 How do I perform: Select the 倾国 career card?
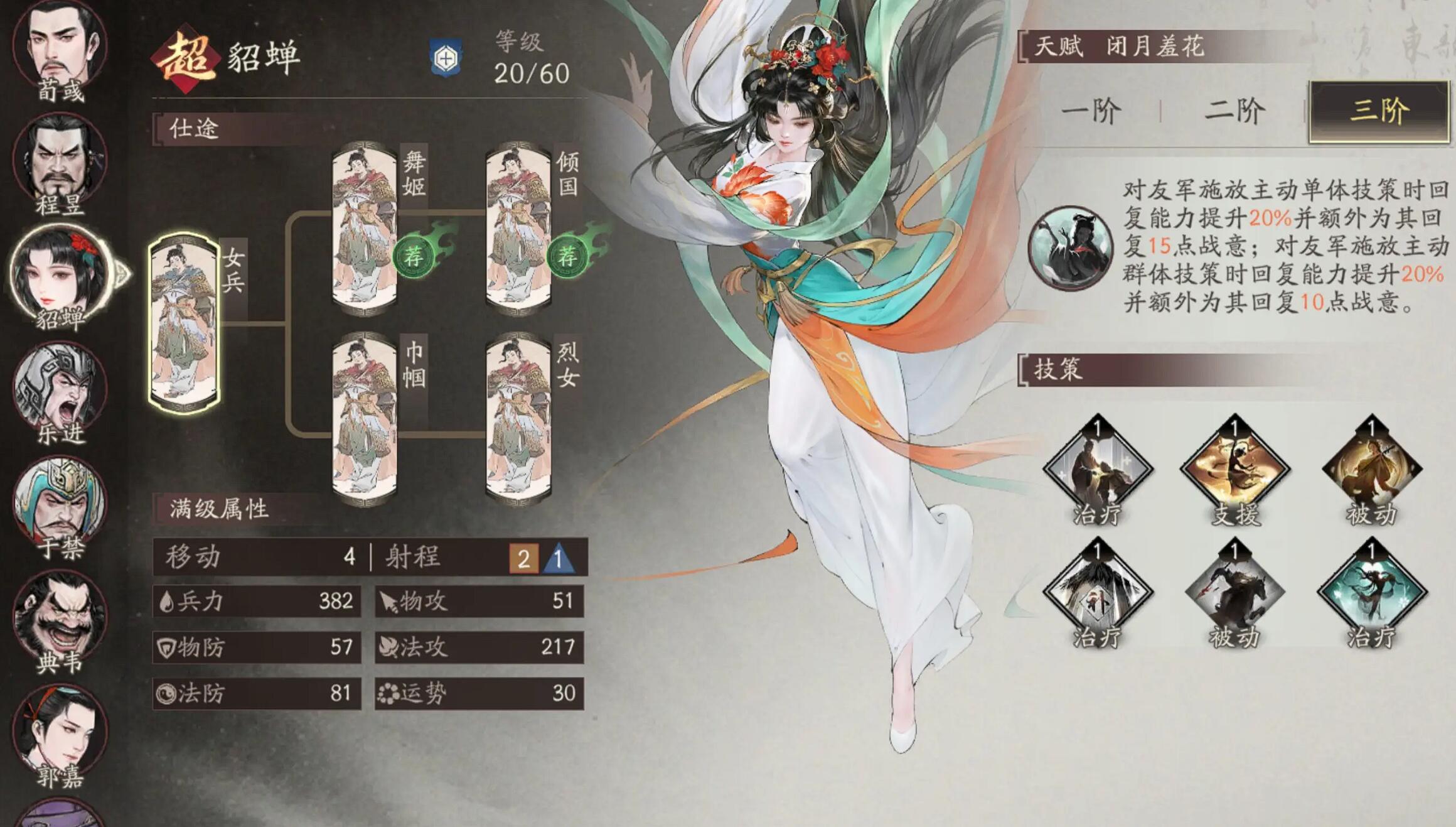518,227
